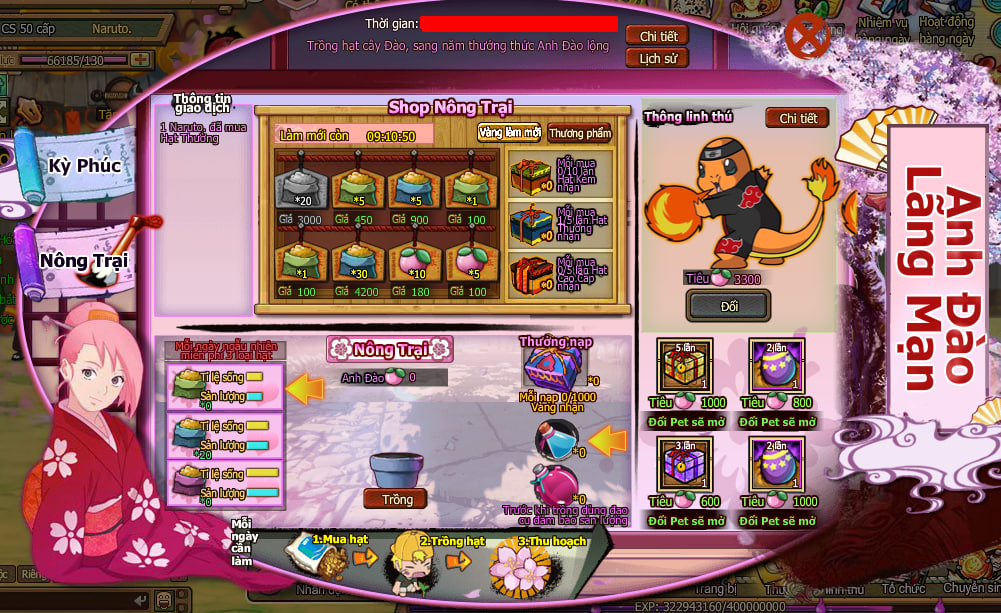
Task: Click the top Chi tiết button beside the timer
Action: [658, 35]
